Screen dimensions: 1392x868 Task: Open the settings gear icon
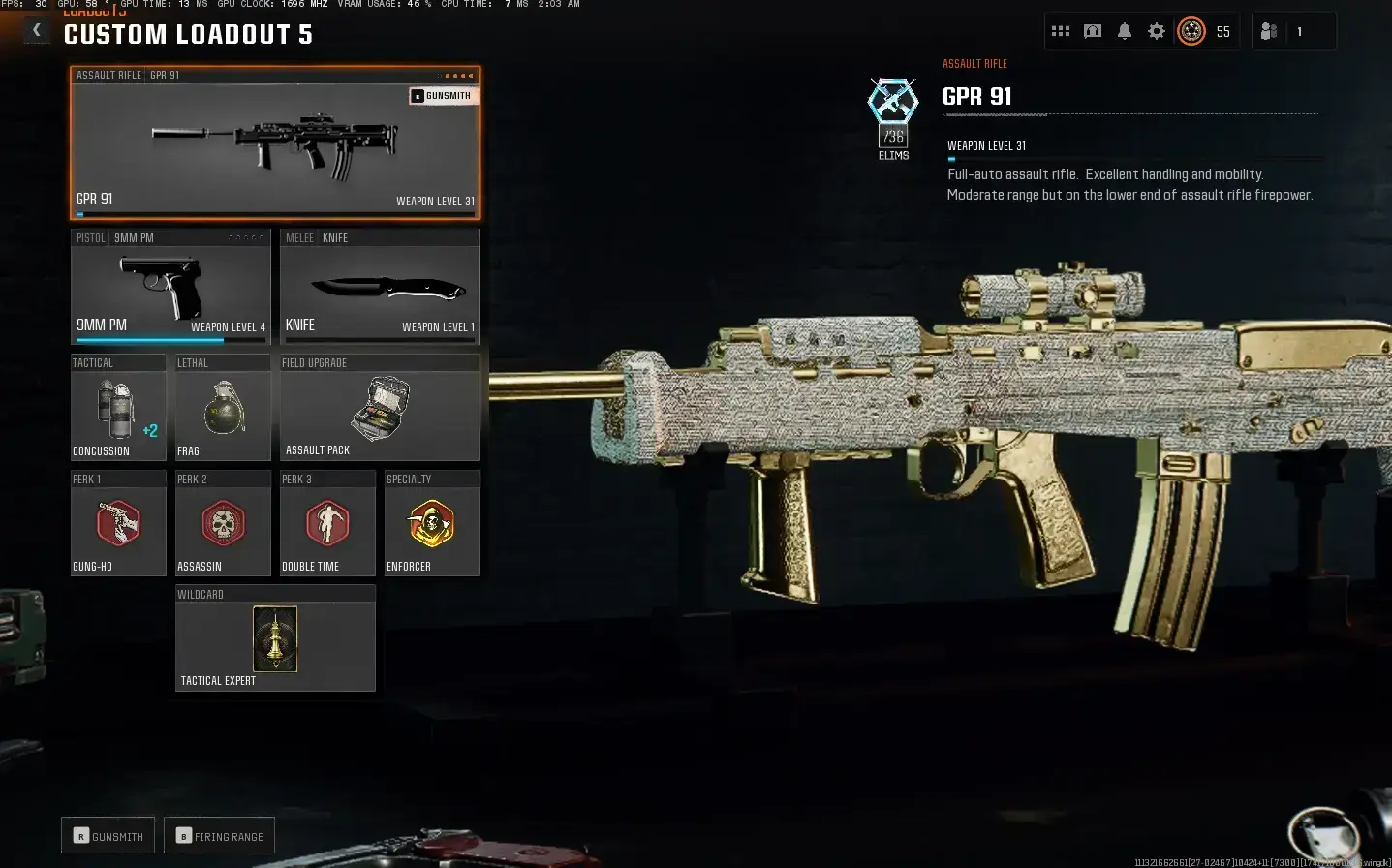[x=1156, y=31]
